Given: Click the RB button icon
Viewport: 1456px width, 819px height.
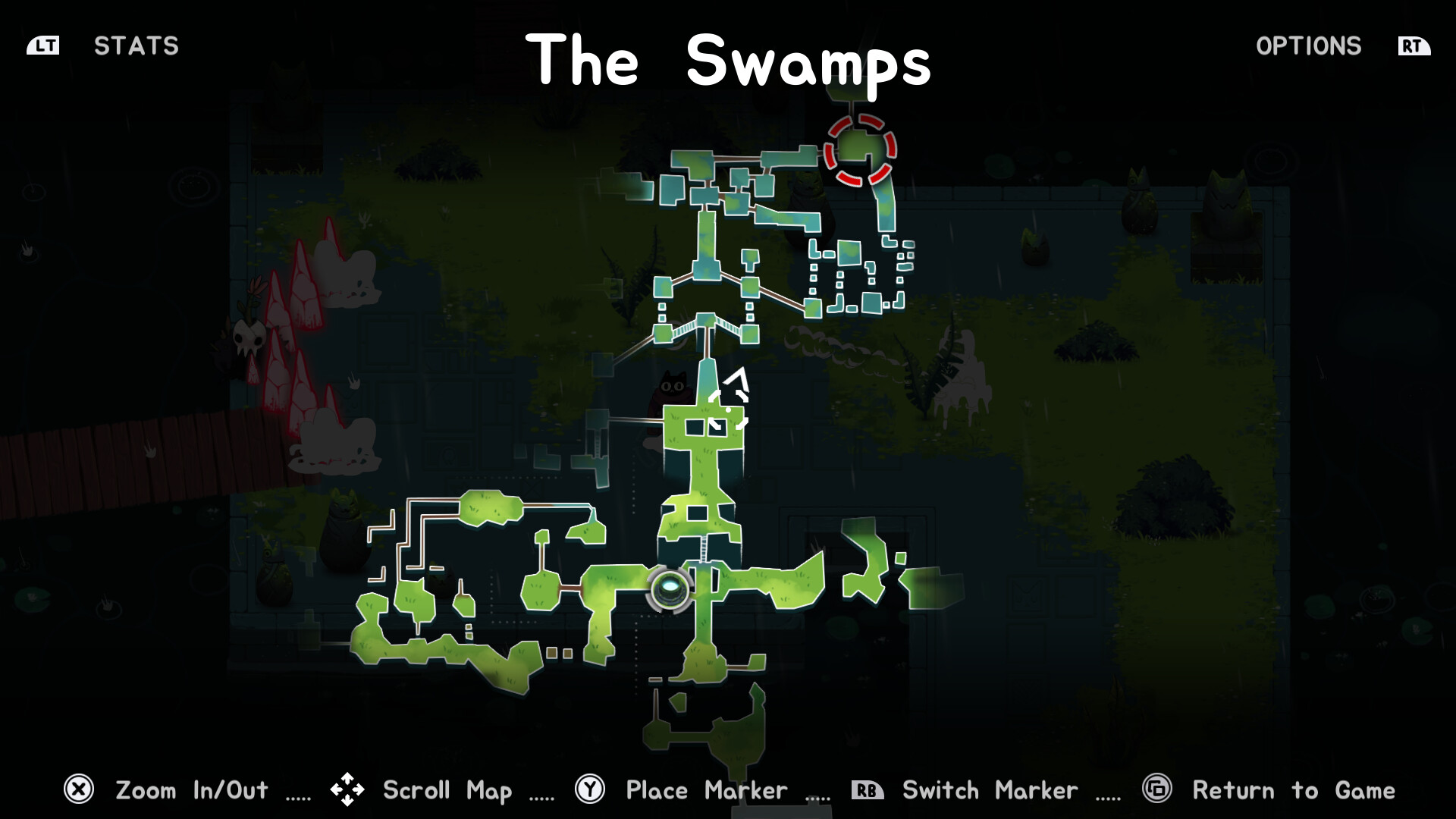Looking at the screenshot, I should [x=867, y=789].
